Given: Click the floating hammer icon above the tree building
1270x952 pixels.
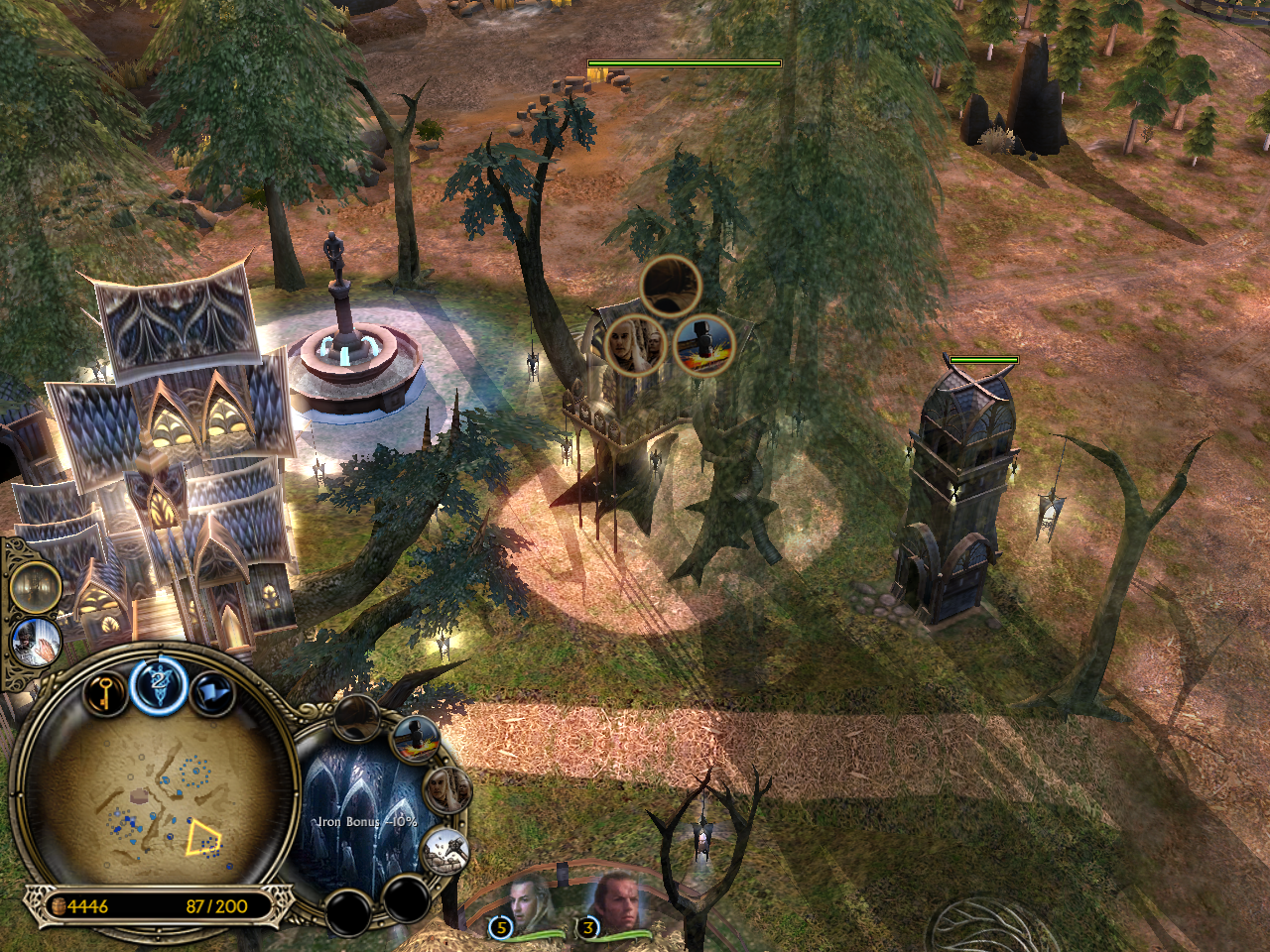Looking at the screenshot, I should pos(703,346).
